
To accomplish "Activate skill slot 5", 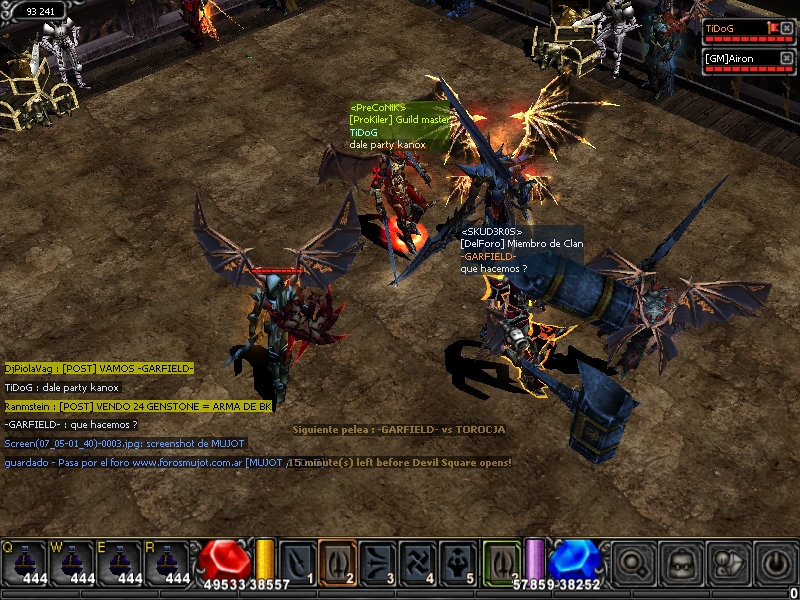I will (x=458, y=561).
